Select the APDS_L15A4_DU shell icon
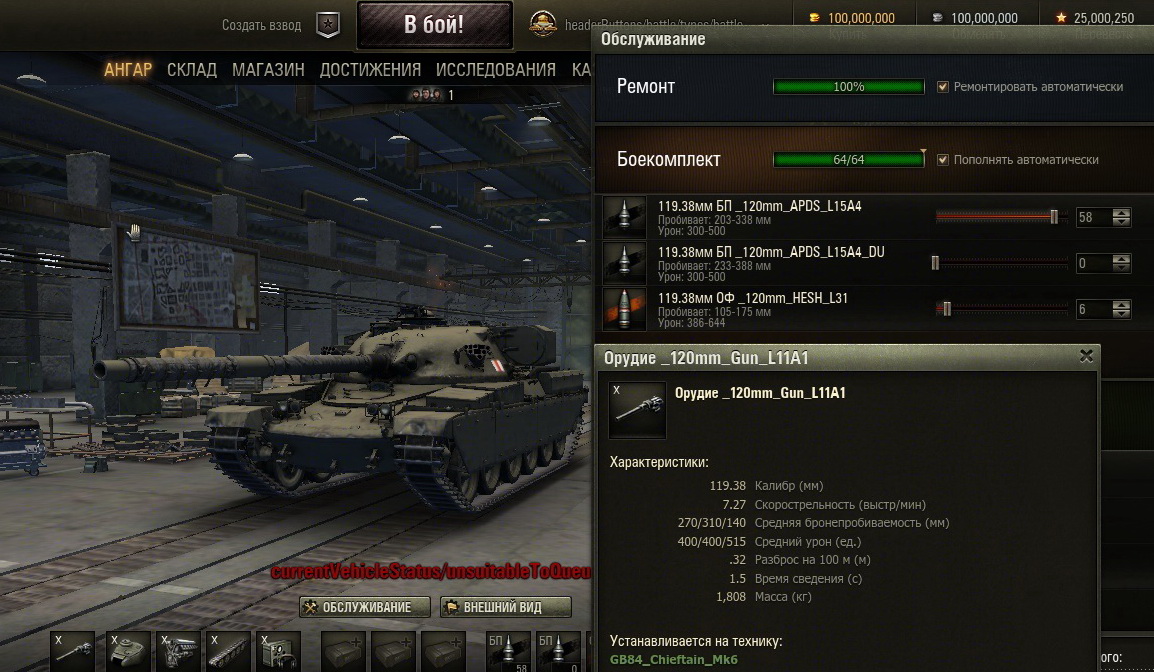The image size is (1154, 672). pos(624,263)
